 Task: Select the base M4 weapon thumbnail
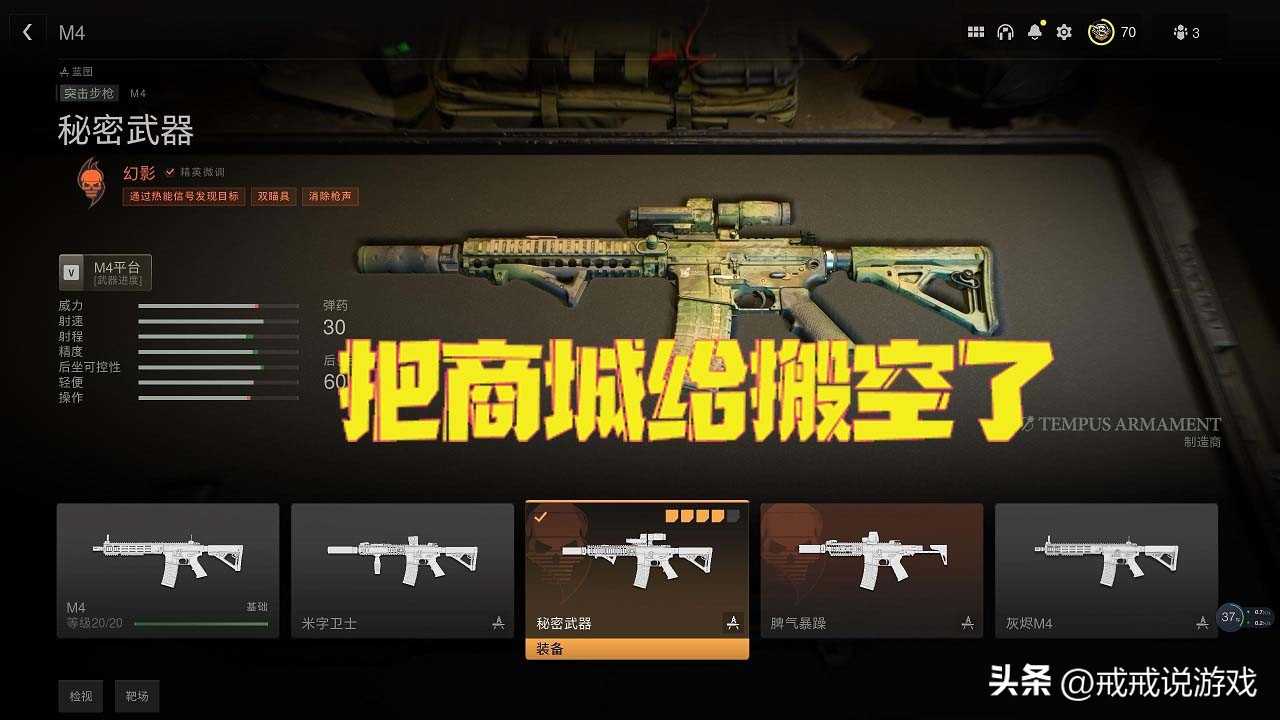(x=168, y=560)
